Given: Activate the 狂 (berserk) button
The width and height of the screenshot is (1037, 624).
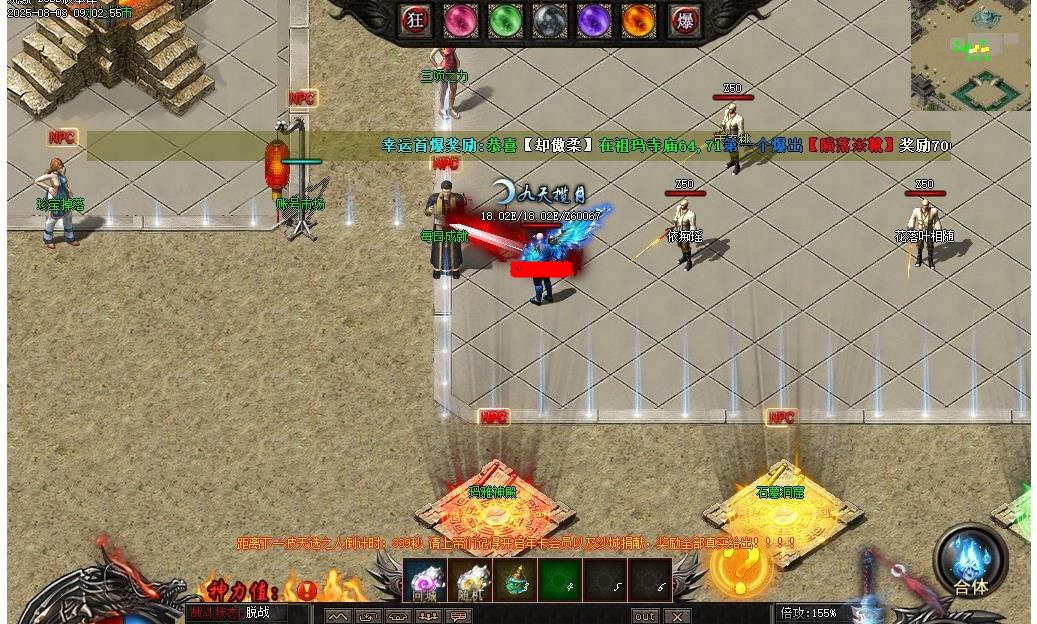Looking at the screenshot, I should (x=416, y=21).
